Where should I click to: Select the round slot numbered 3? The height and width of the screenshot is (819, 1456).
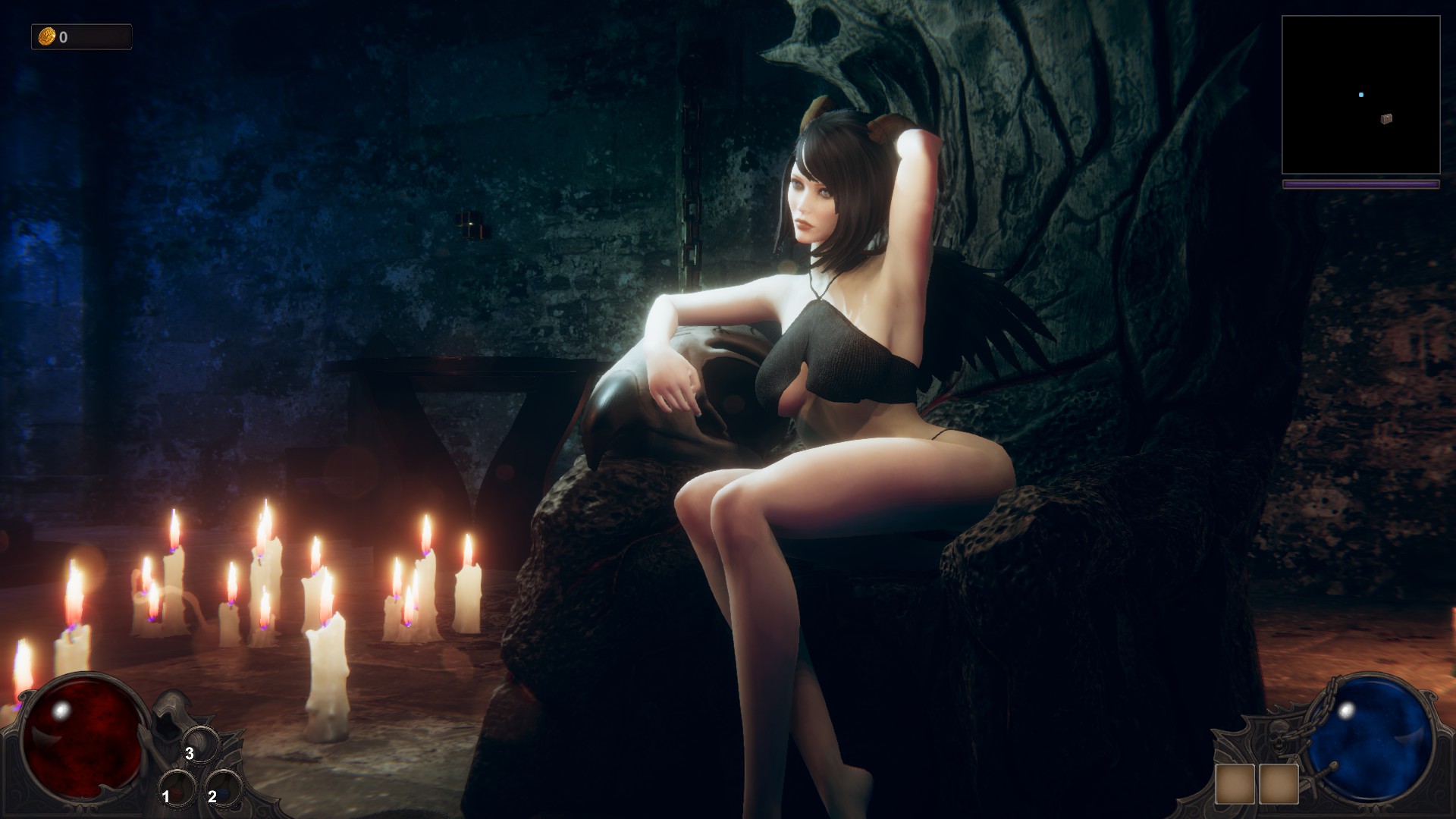click(201, 745)
